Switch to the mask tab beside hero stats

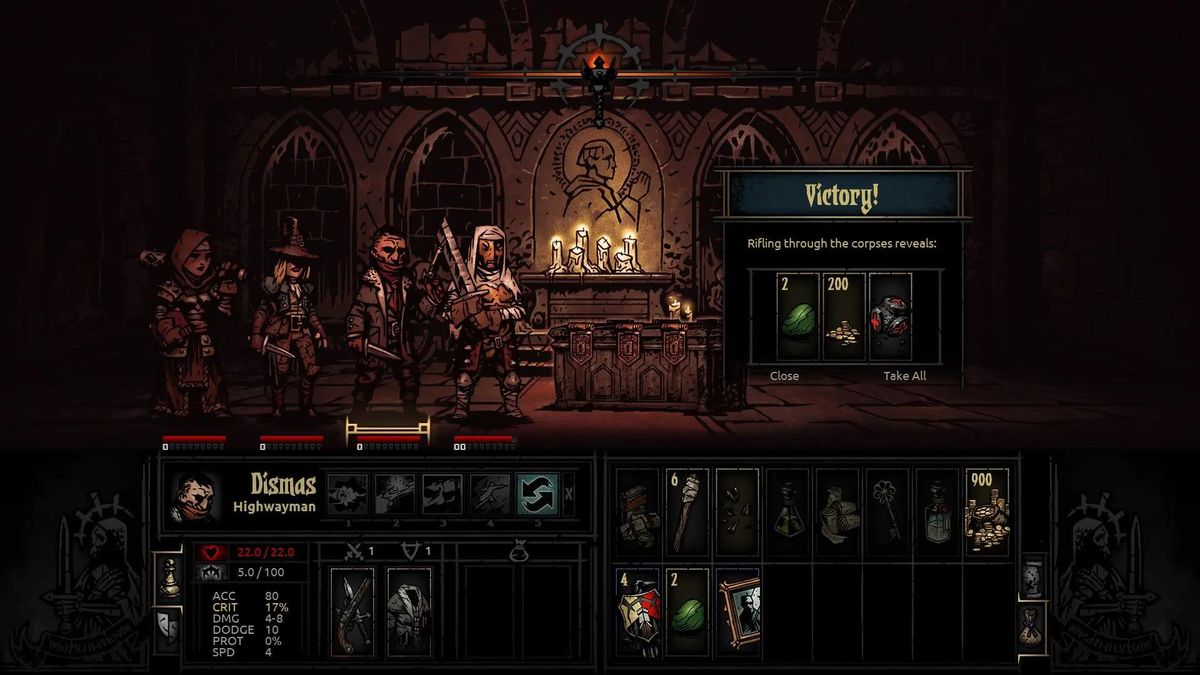pos(168,626)
